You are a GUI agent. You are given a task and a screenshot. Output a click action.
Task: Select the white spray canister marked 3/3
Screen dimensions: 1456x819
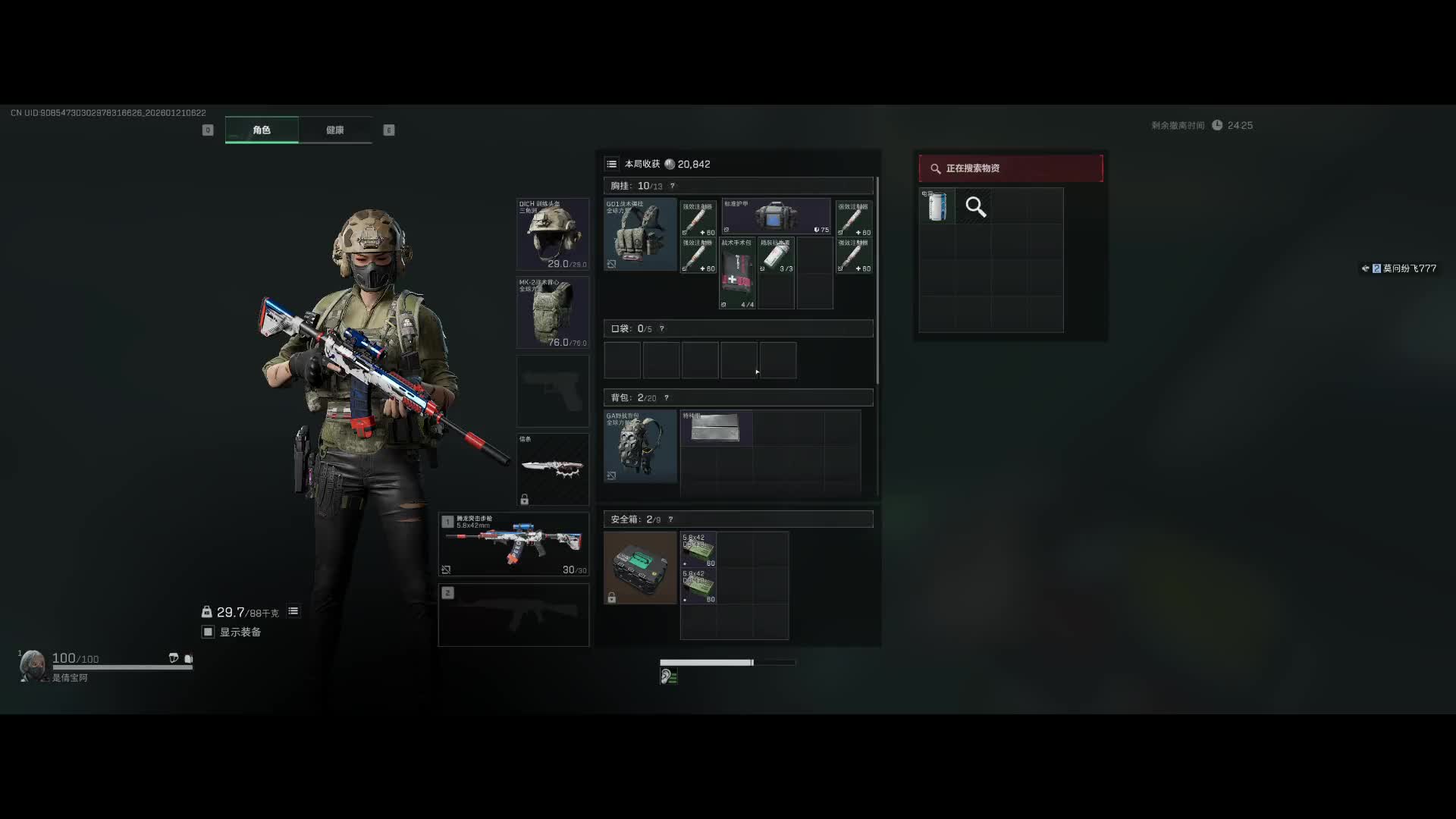(776, 255)
